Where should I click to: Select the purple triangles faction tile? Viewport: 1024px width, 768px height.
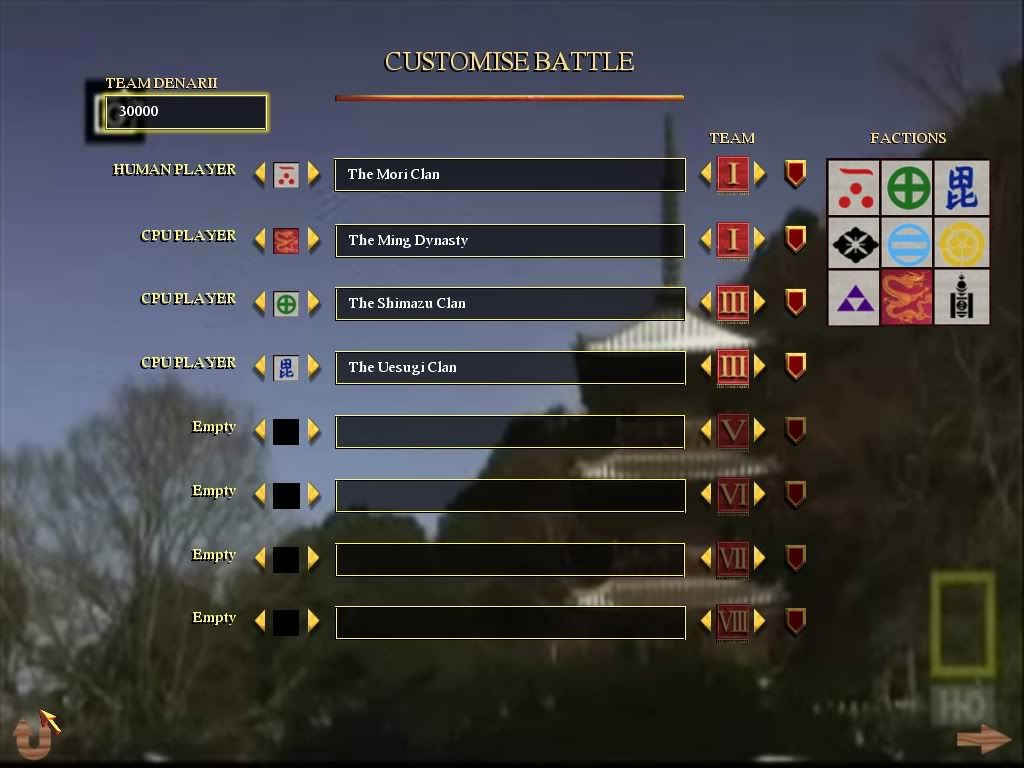854,297
